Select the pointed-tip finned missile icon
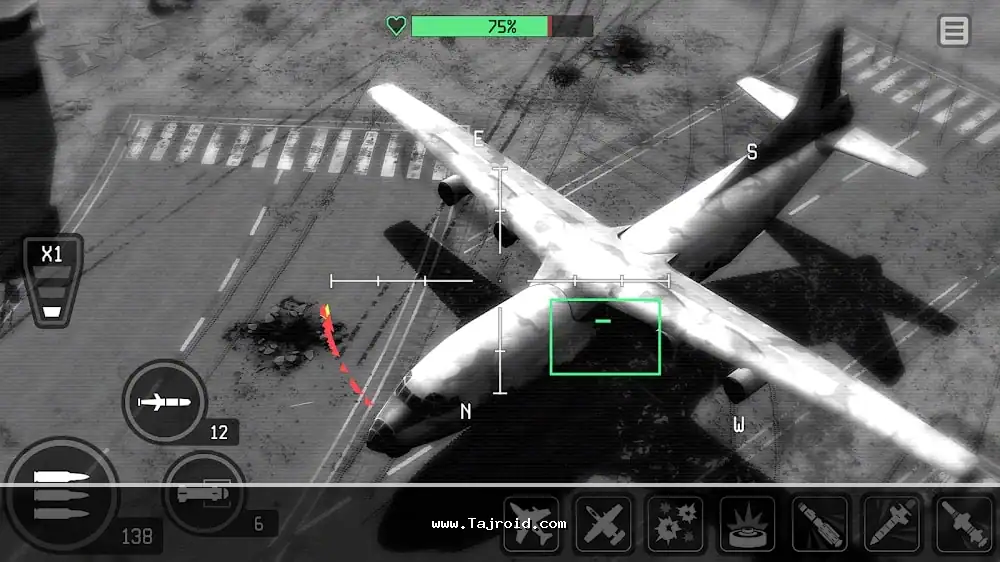The image size is (1000, 562). click(x=892, y=524)
